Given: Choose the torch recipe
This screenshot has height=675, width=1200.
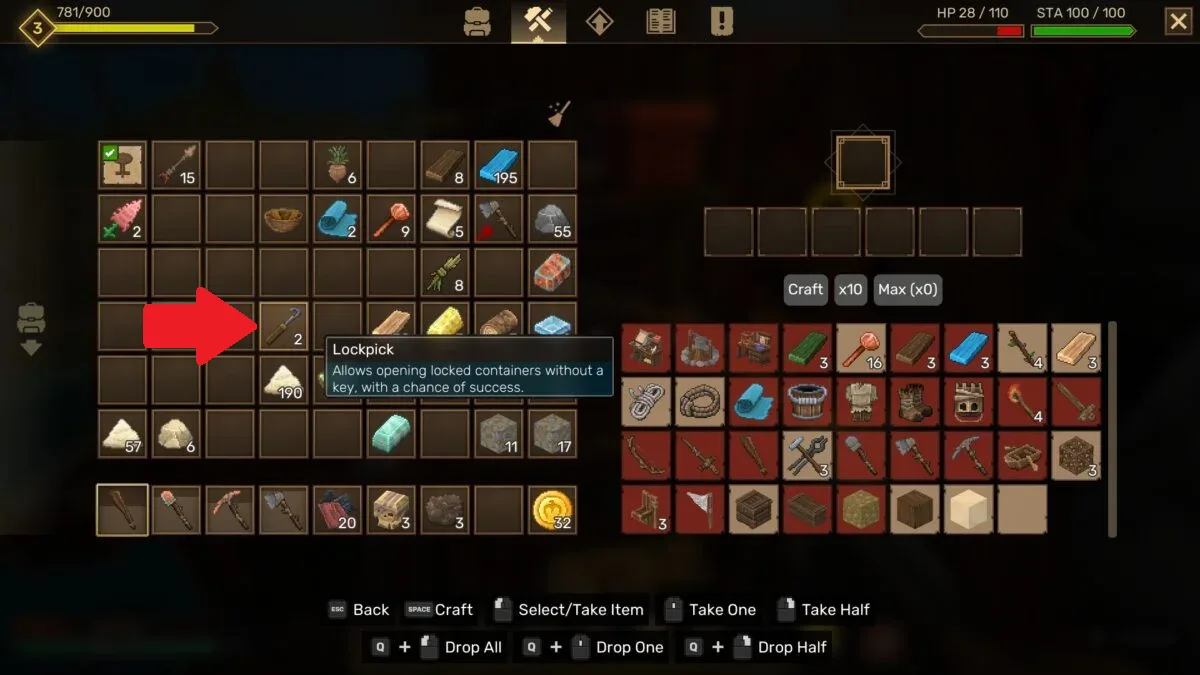Looking at the screenshot, I should pyautogui.click(x=1022, y=401).
